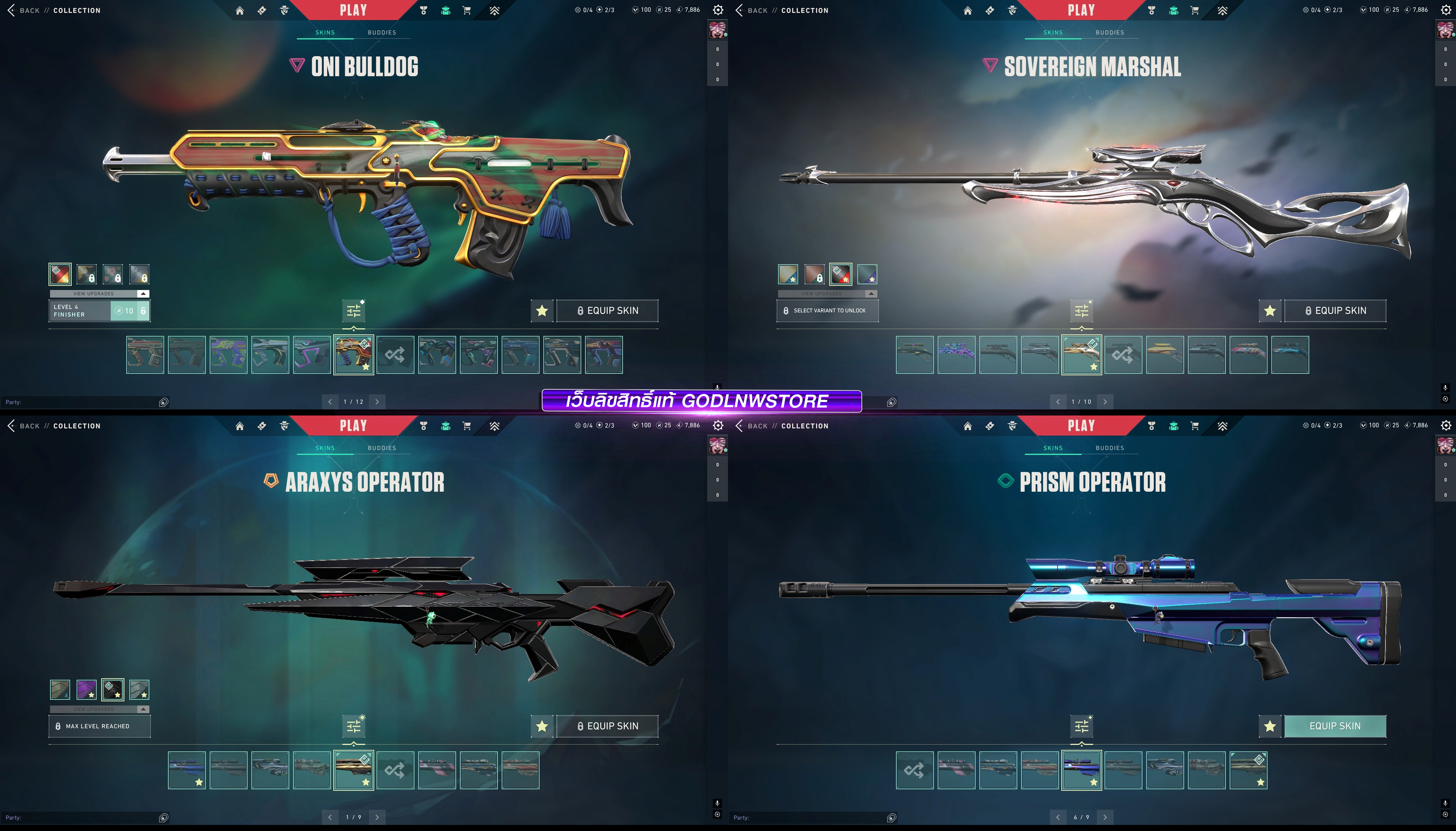Open Buddies tab on the Araxys Operator screen

tap(382, 448)
